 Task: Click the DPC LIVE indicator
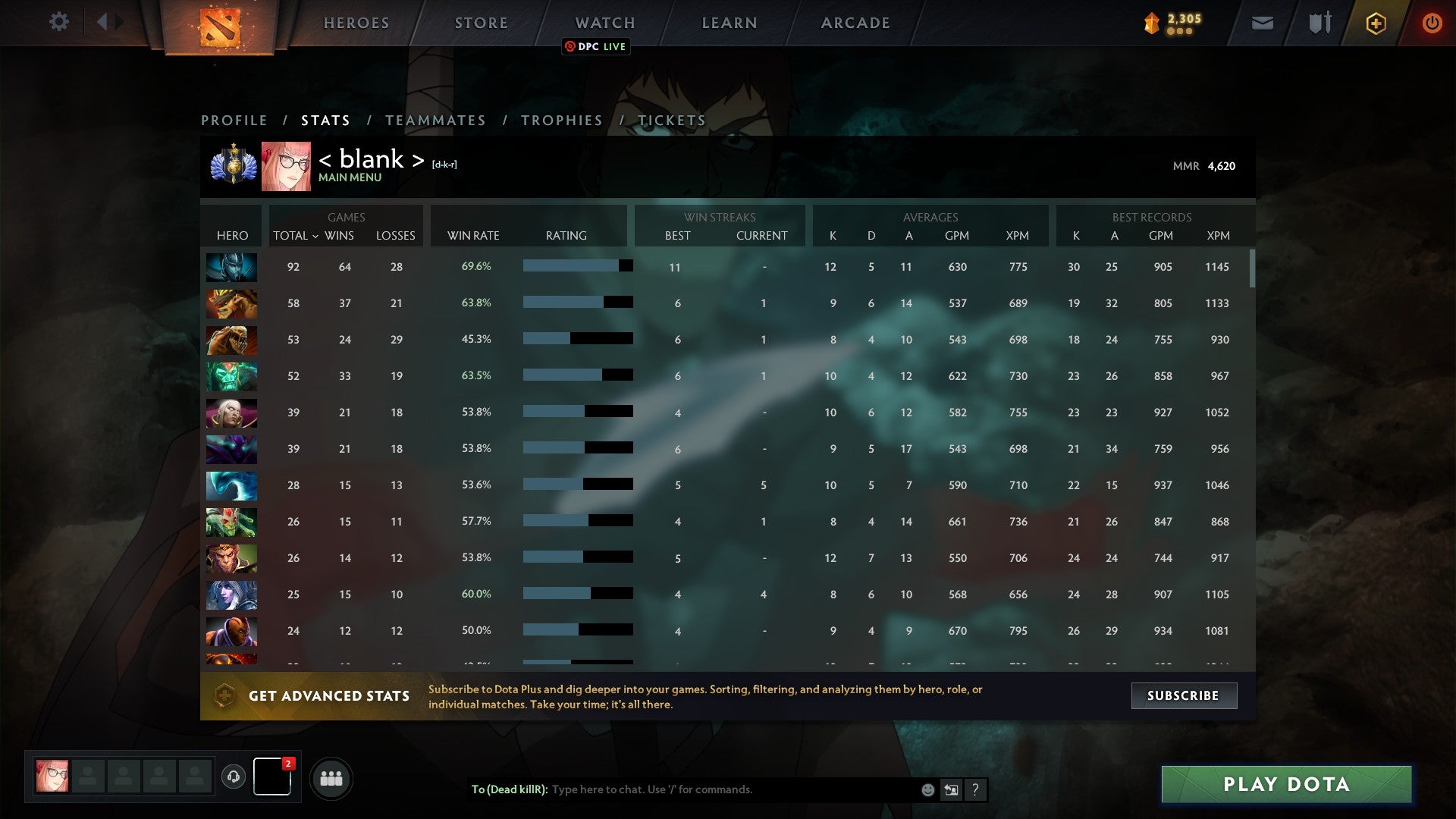pos(597,46)
